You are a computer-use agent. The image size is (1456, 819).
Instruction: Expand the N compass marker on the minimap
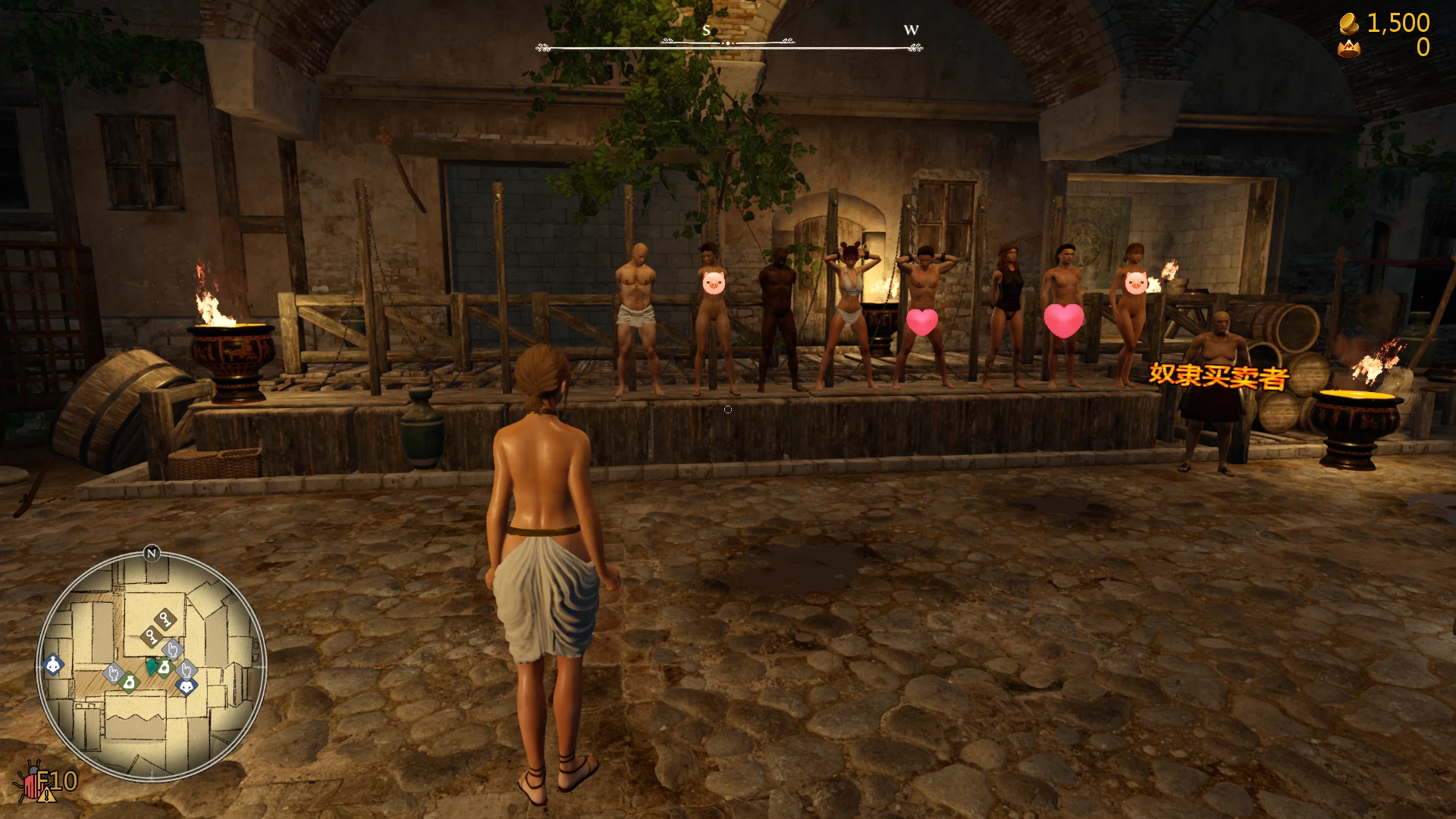click(x=151, y=554)
